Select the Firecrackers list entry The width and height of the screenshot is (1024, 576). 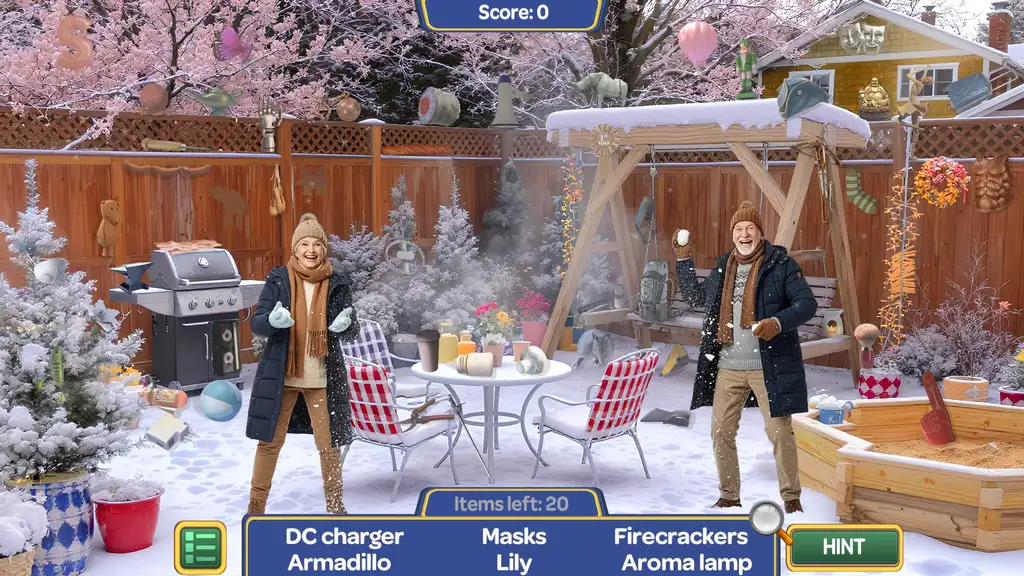[x=680, y=536]
